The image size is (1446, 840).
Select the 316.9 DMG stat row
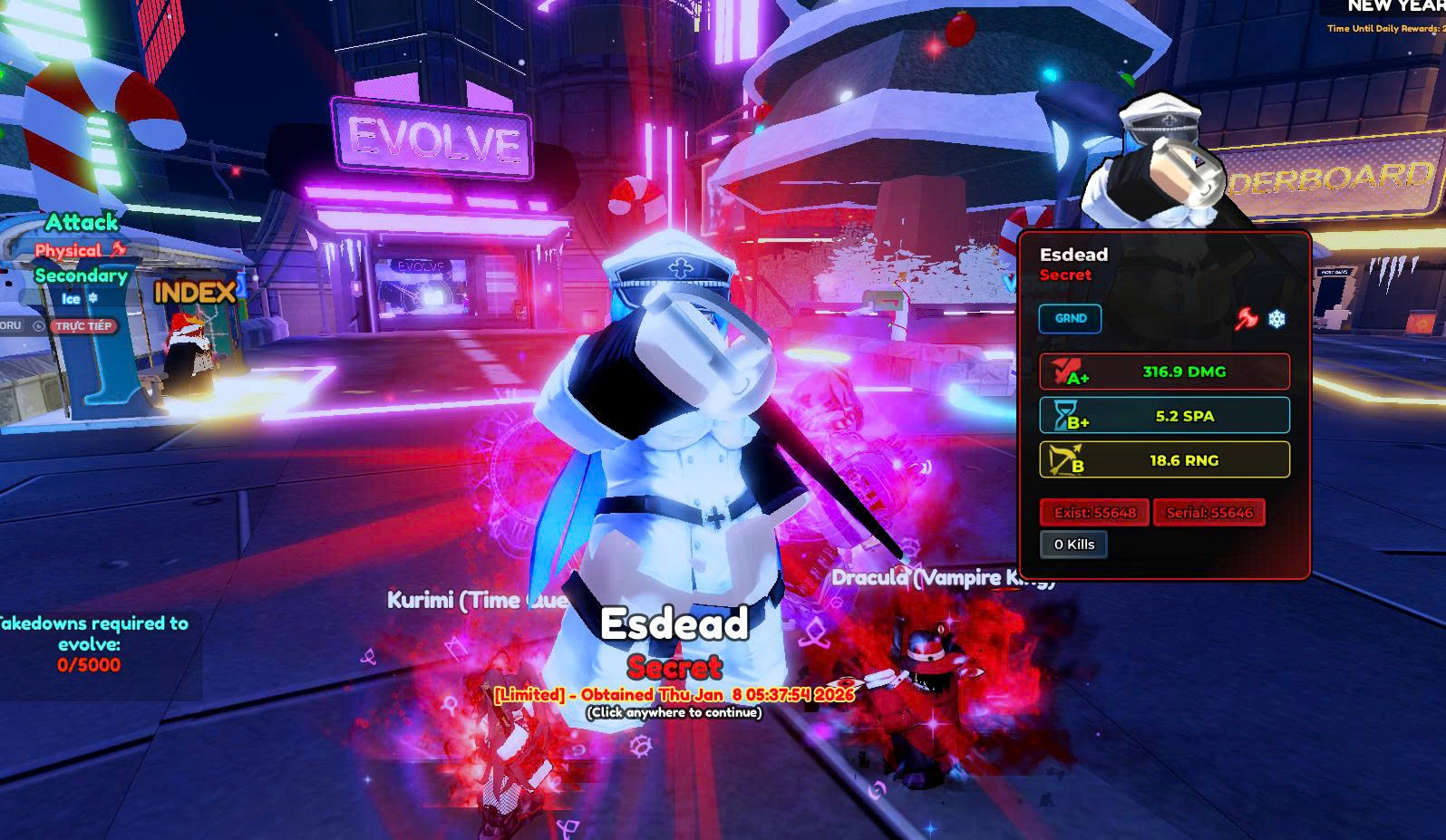1164,372
